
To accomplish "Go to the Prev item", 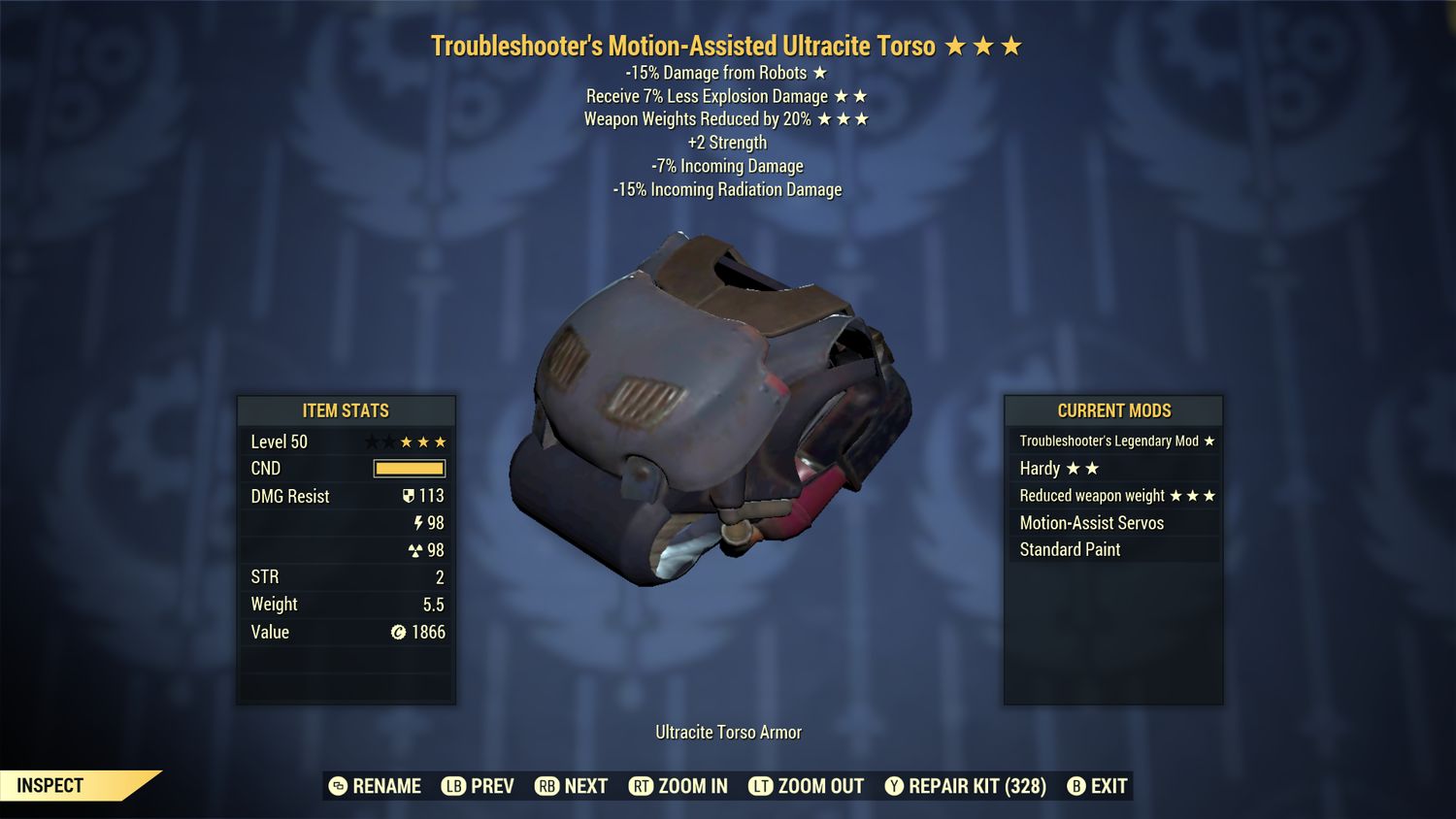I will pos(478,786).
